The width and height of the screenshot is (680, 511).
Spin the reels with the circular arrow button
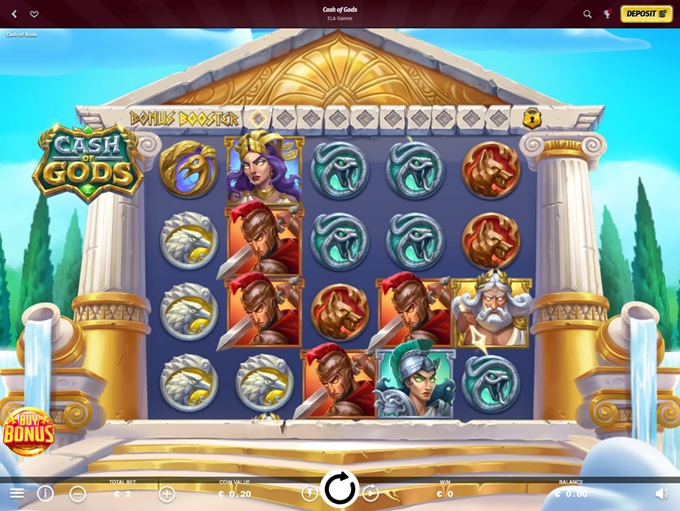coord(340,488)
